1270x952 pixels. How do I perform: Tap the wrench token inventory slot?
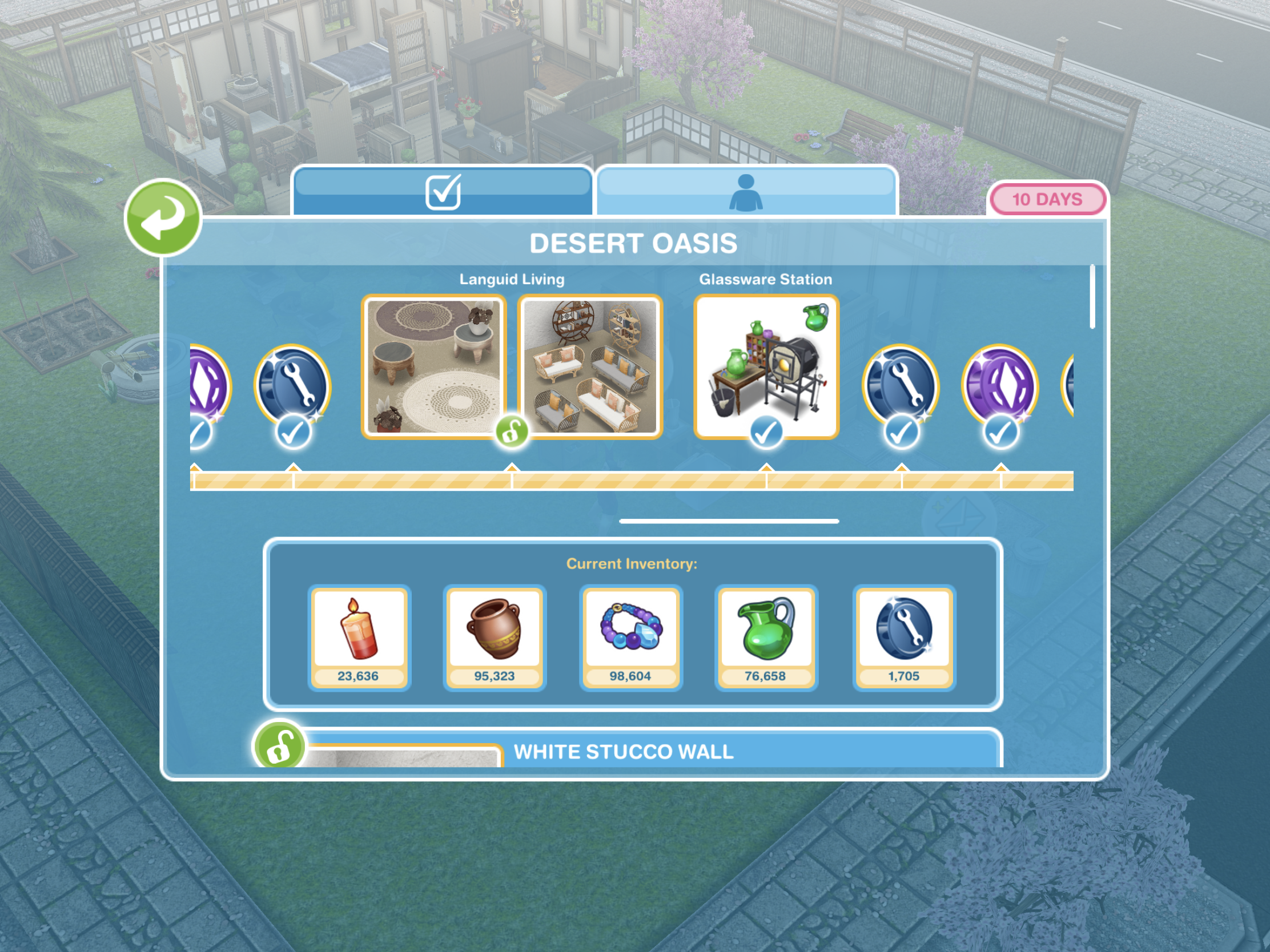[904, 638]
